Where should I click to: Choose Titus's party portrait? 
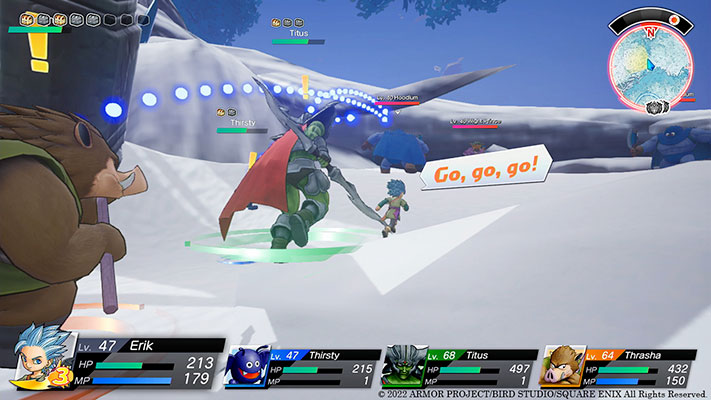pyautogui.click(x=405, y=366)
